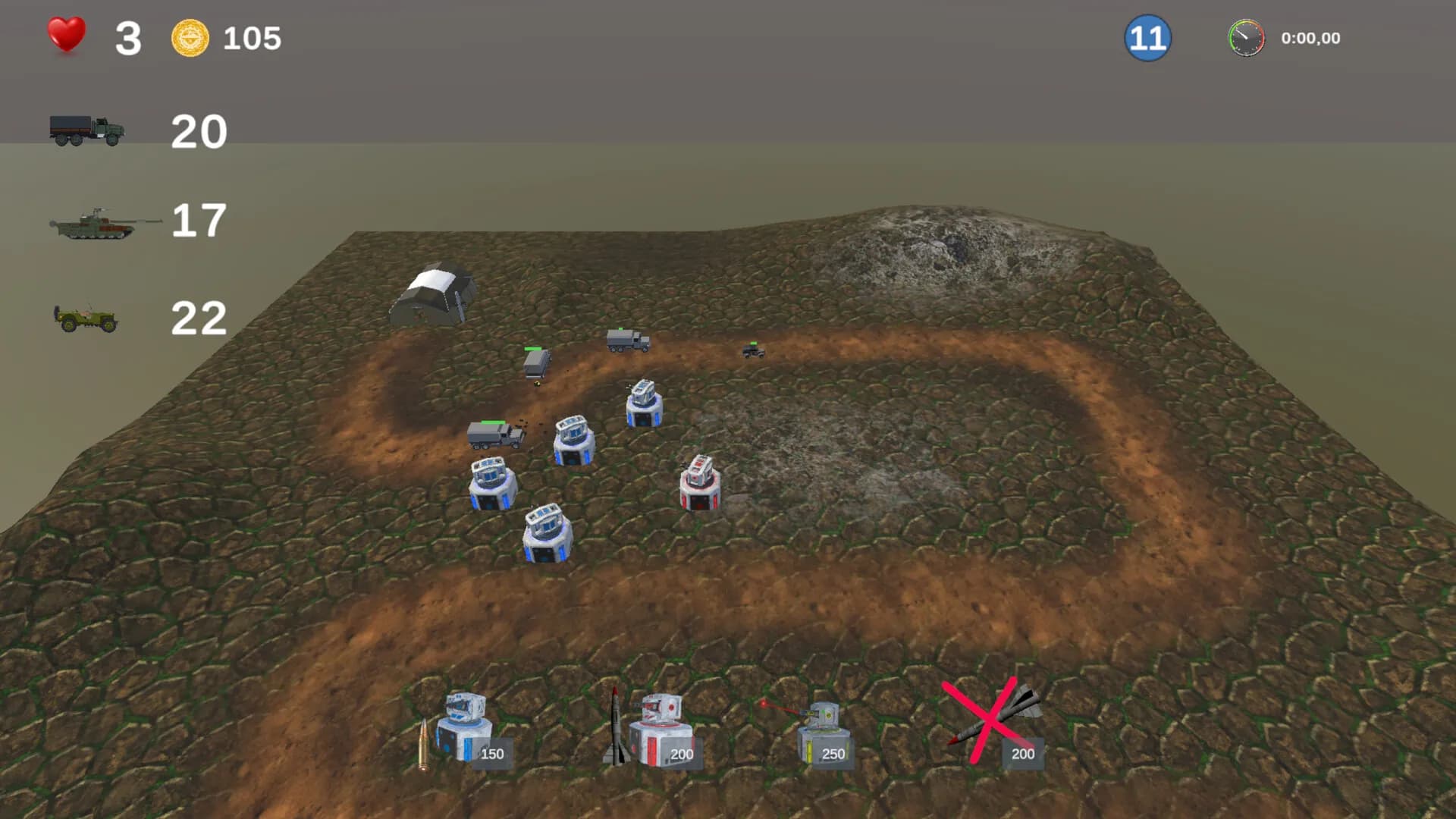Image resolution: width=1456 pixels, height=819 pixels.
Task: Click the blue wave counter showing 11
Action: 1147,36
